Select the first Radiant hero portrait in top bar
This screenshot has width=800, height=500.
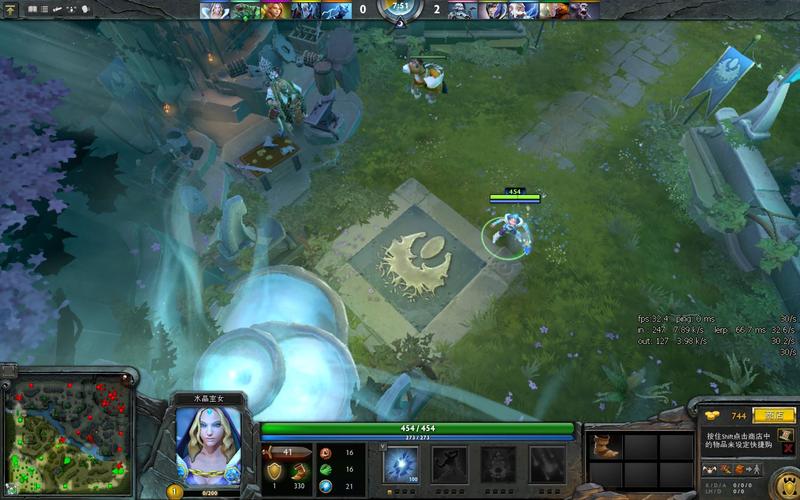[215, 10]
